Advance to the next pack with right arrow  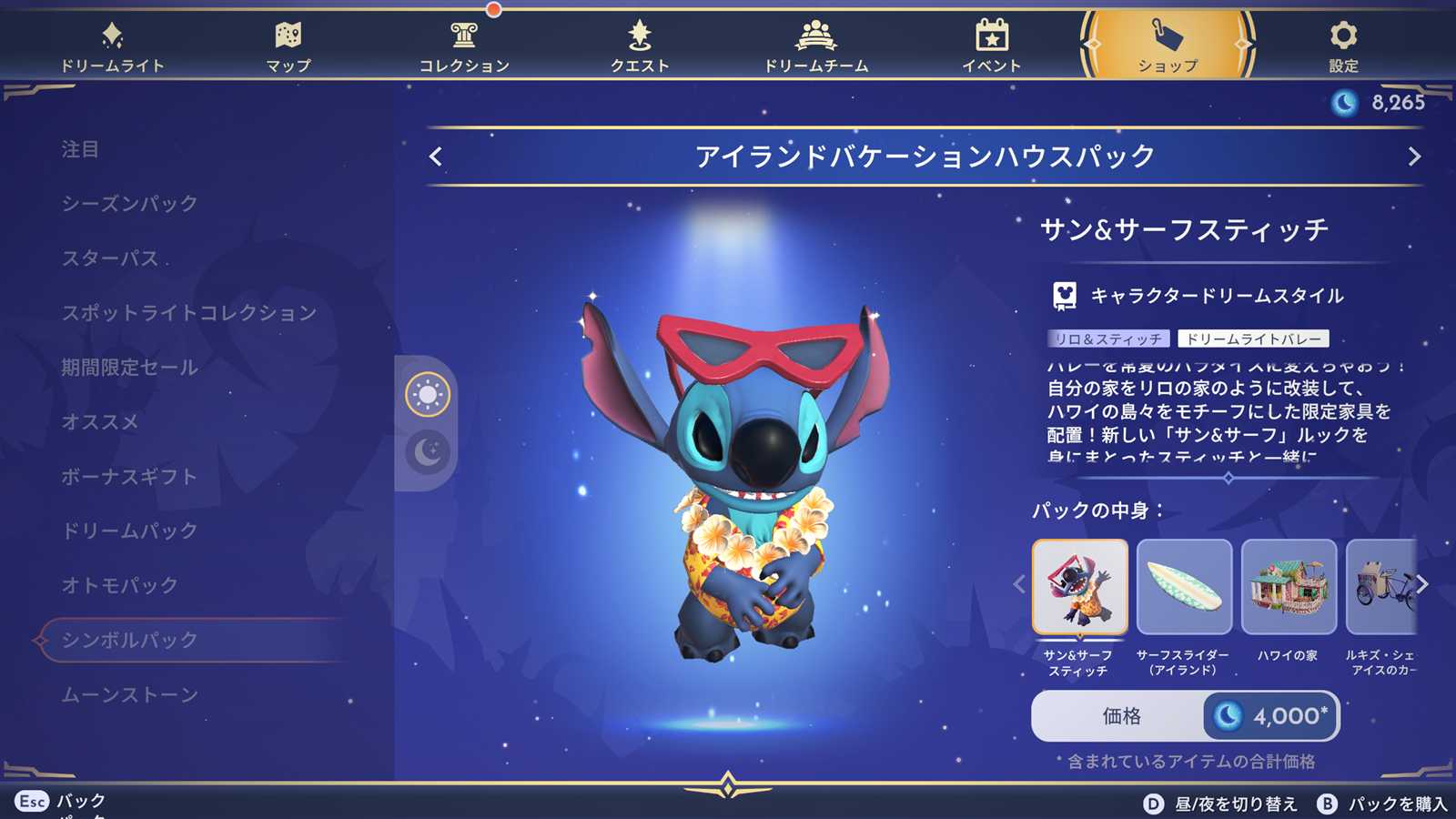pyautogui.click(x=1414, y=157)
